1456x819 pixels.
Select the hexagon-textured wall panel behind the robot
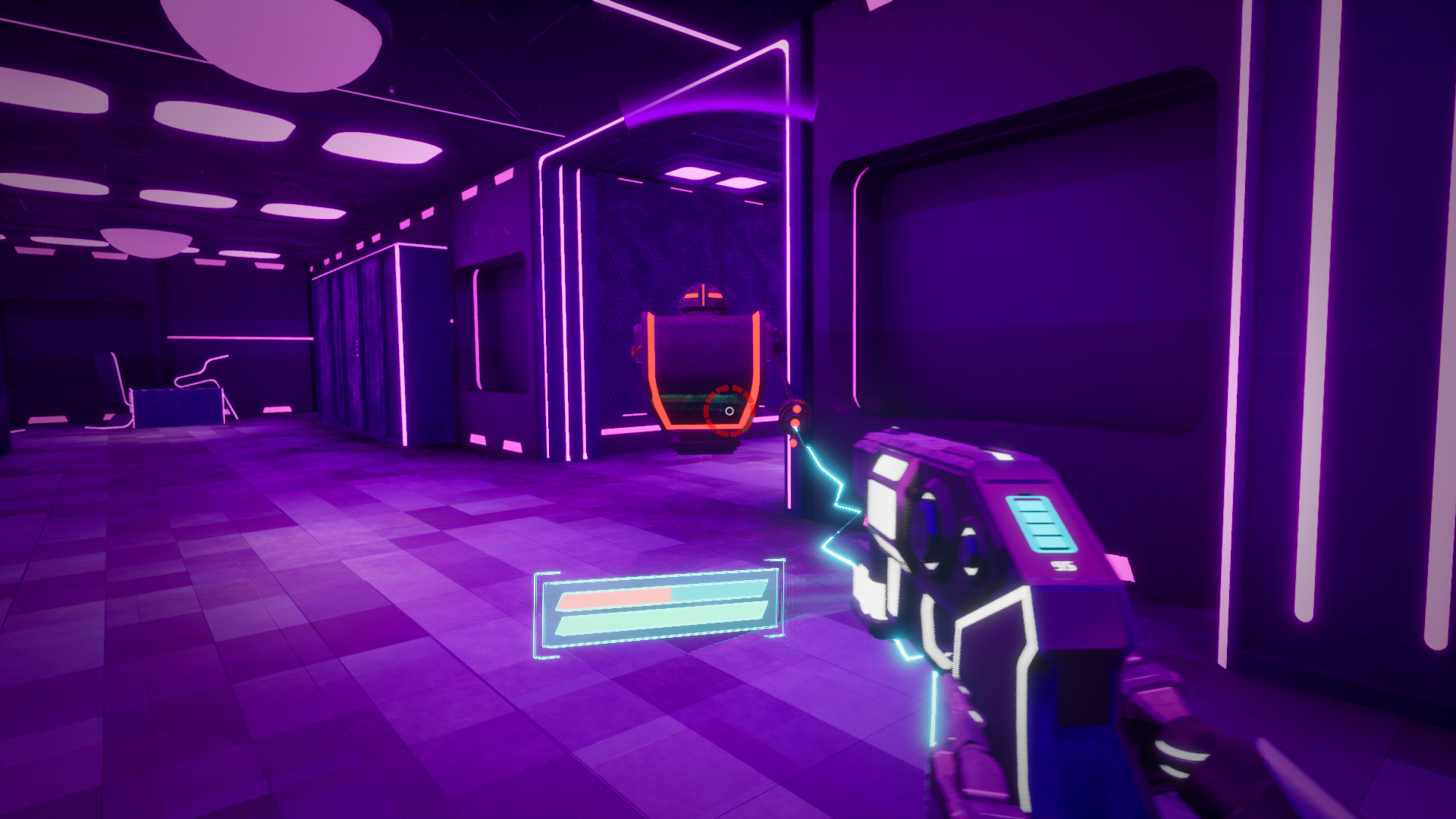652,250
